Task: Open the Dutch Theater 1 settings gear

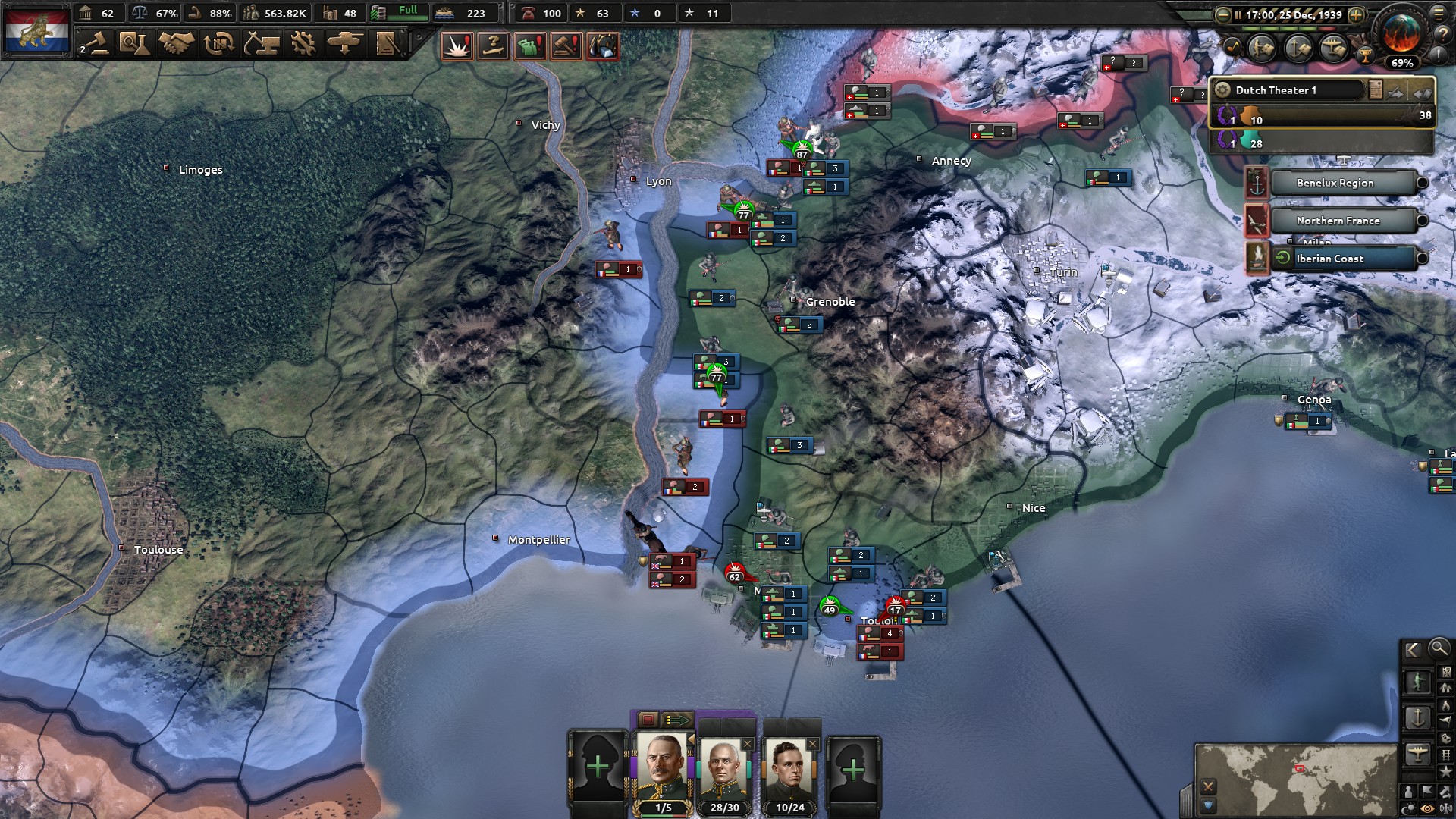Action: coord(1222,90)
